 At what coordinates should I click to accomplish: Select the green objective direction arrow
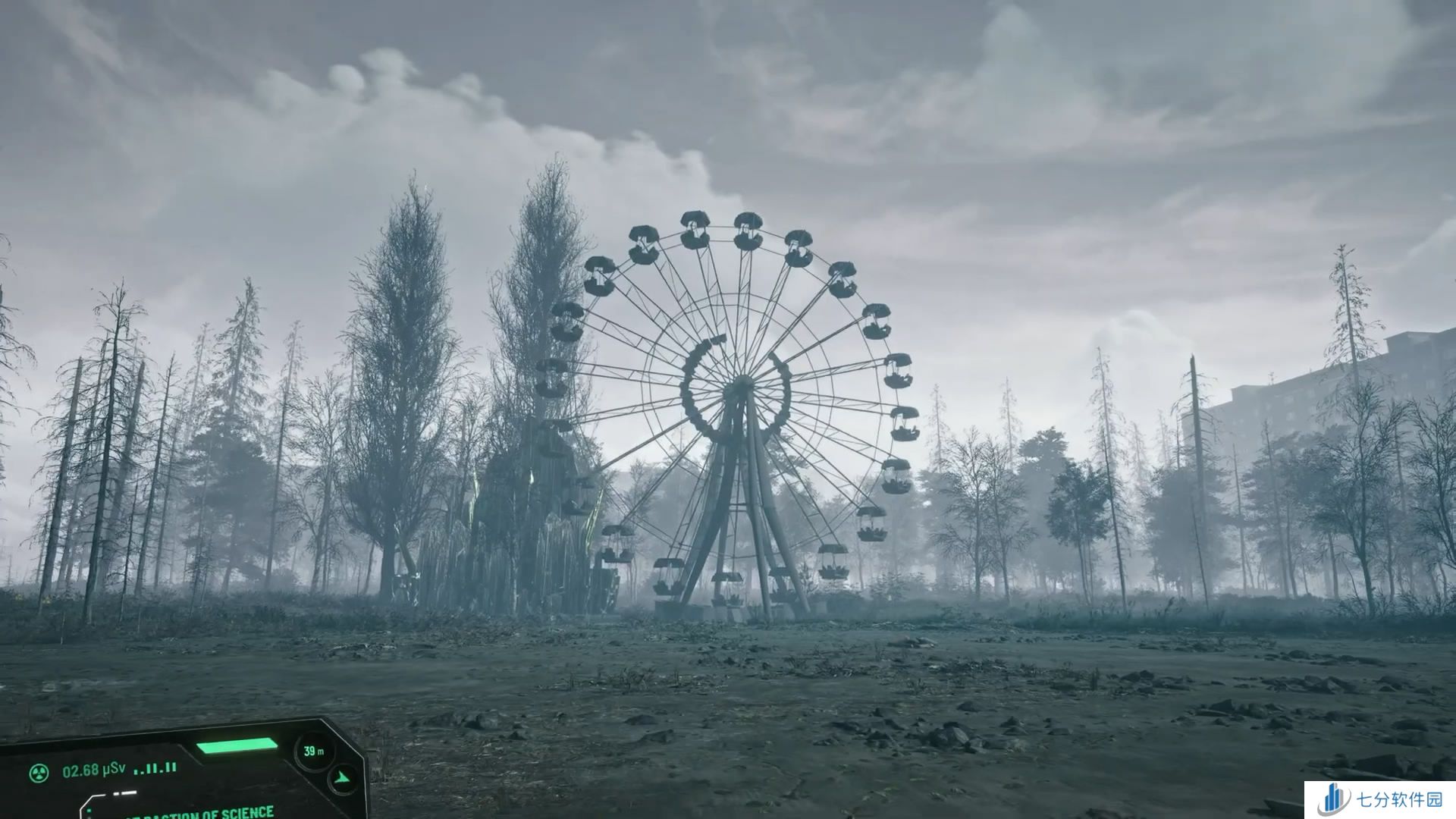pos(342,778)
